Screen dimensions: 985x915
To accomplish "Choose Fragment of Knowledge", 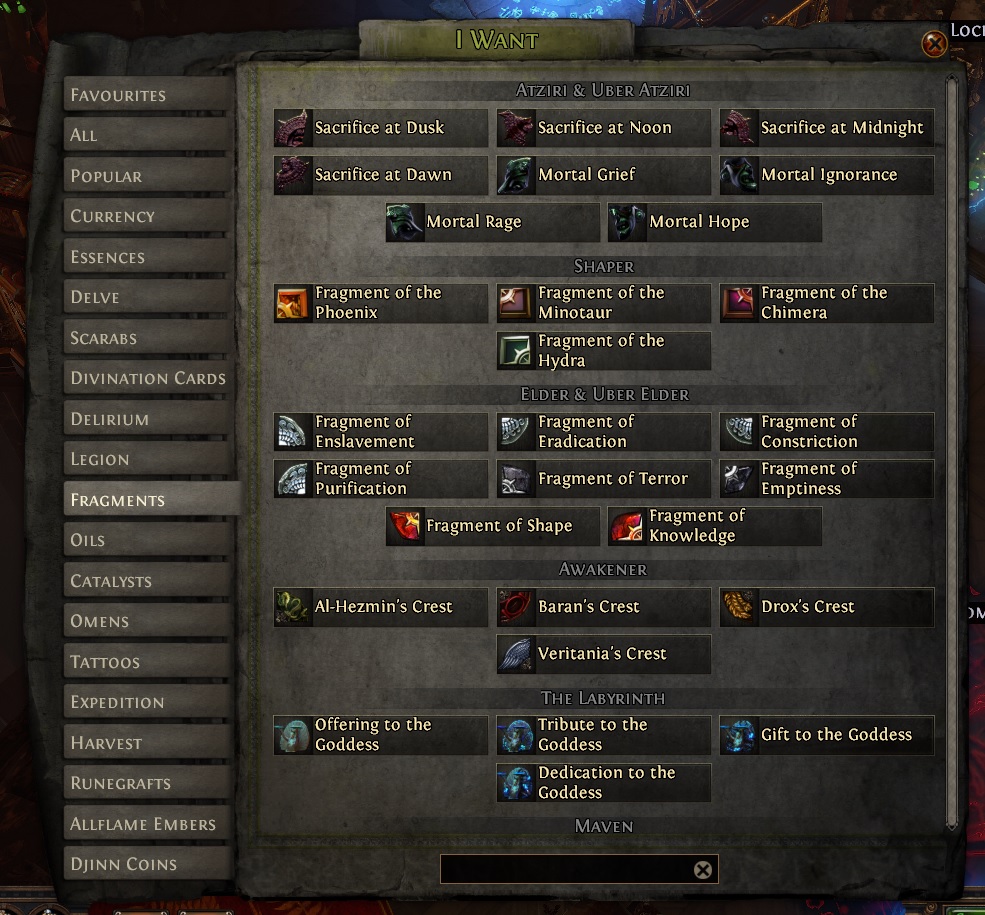I will point(715,526).
